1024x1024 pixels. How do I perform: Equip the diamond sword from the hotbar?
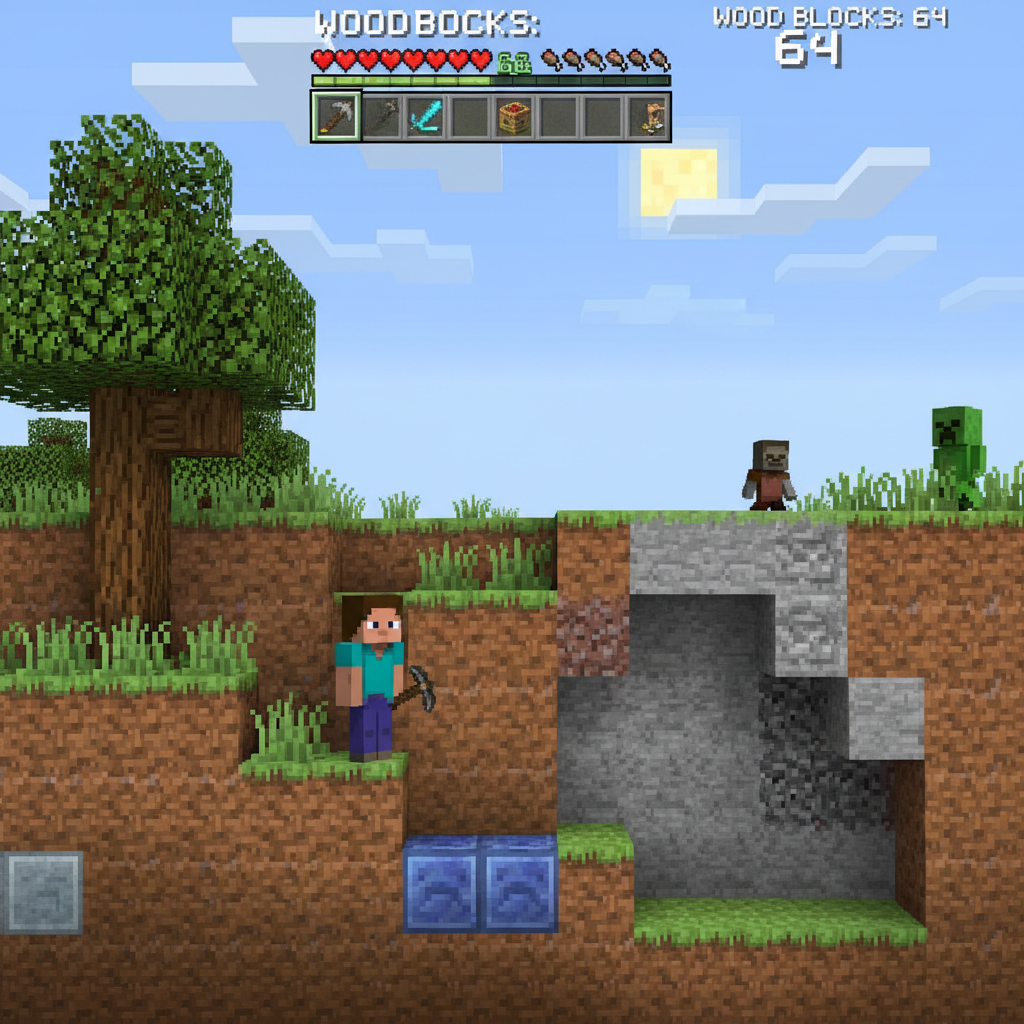425,117
